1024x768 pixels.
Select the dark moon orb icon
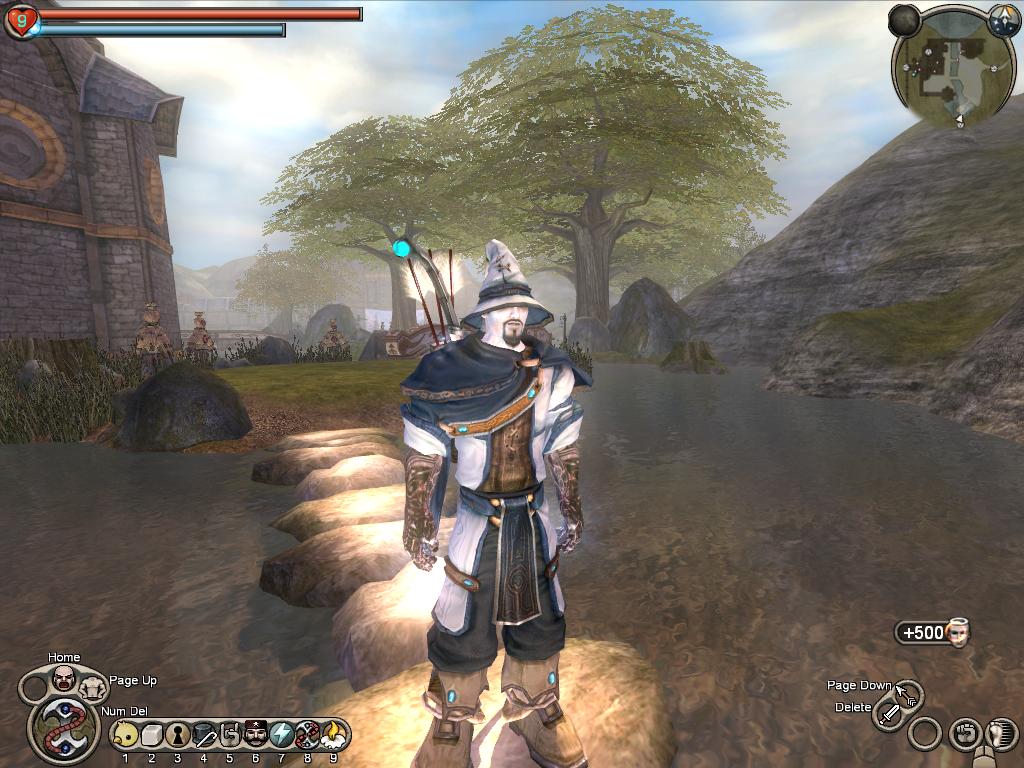coord(904,20)
